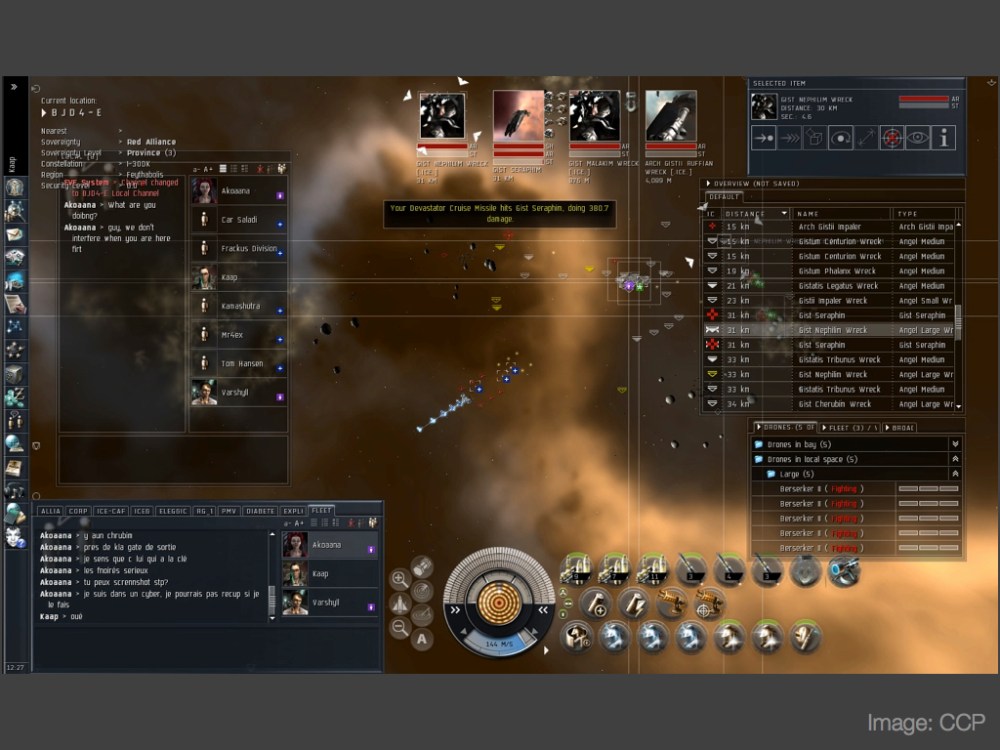Click the zoom-in magnifier button

tap(399, 579)
